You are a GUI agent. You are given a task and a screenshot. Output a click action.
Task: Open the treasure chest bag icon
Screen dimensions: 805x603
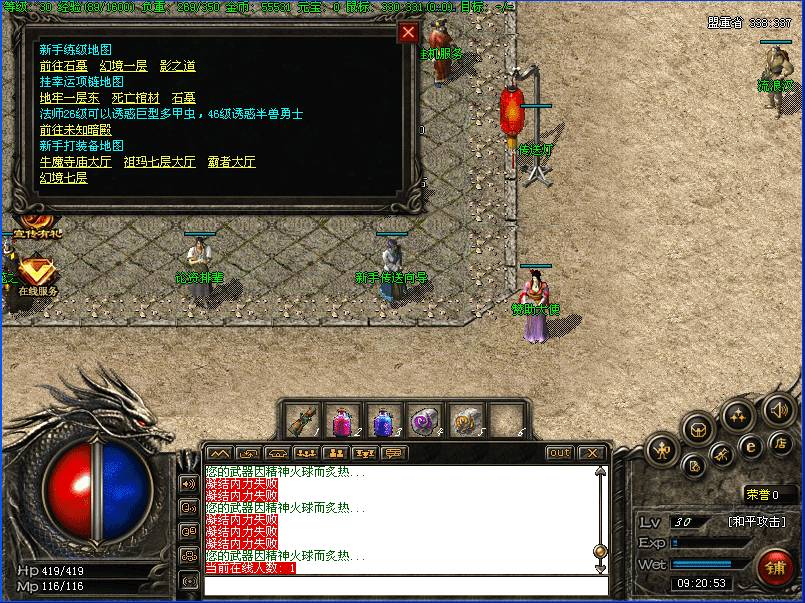click(x=699, y=429)
